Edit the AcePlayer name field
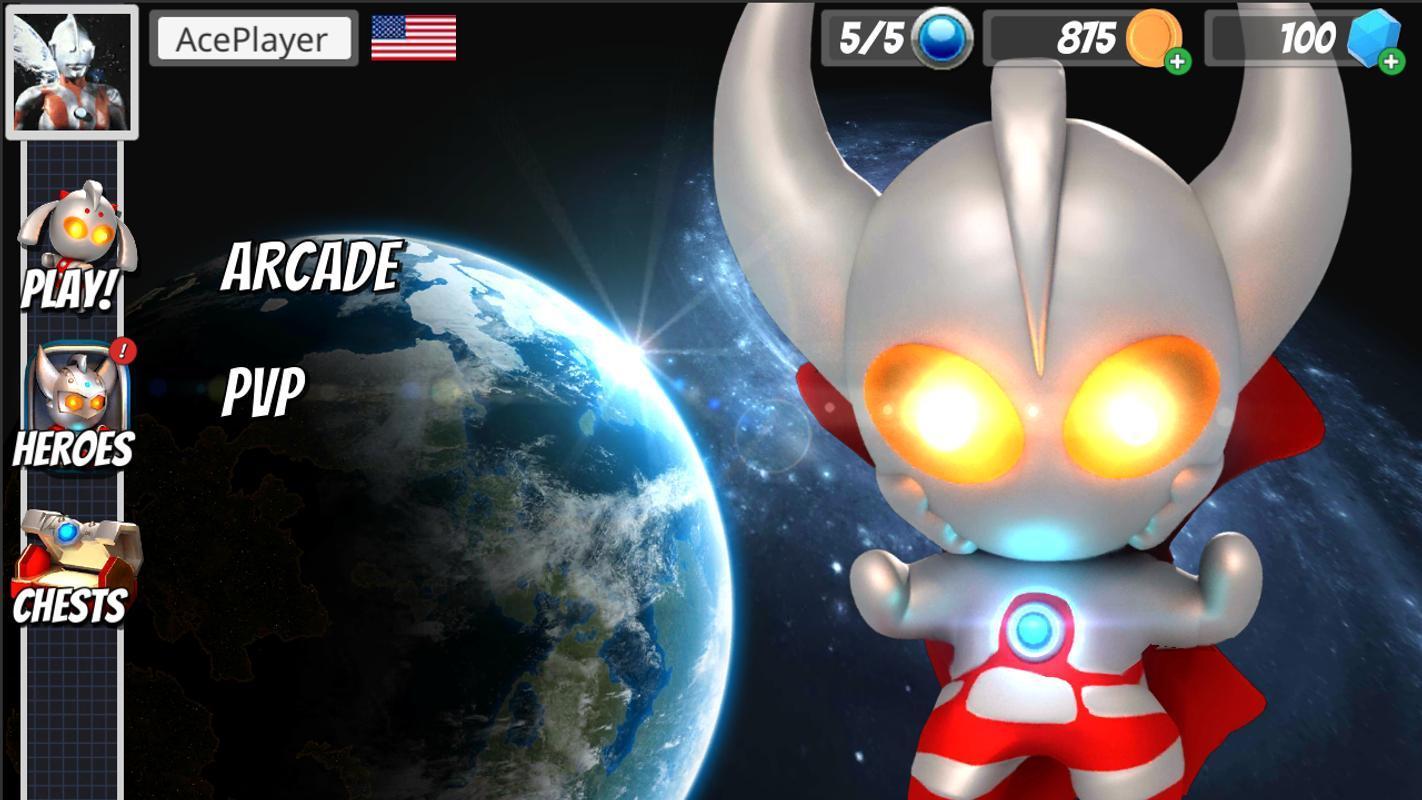1422x800 pixels. click(253, 39)
